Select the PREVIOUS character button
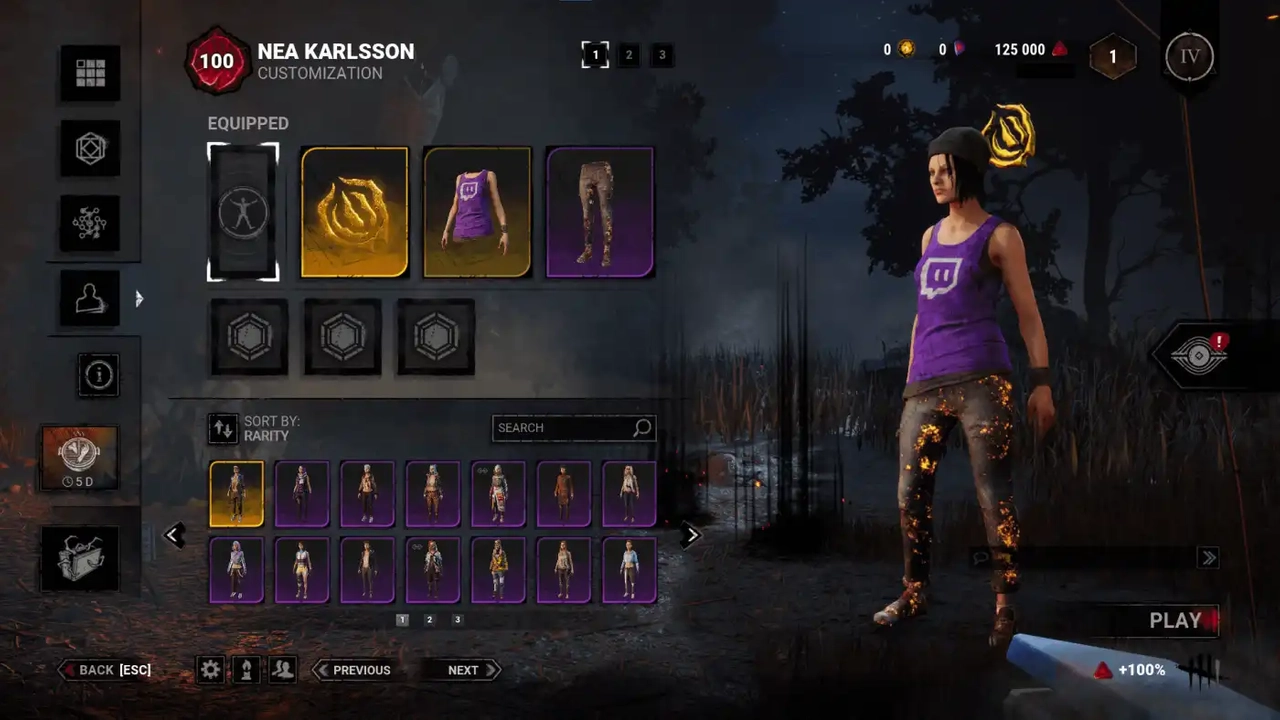Screen dimensions: 1280x720 353,670
